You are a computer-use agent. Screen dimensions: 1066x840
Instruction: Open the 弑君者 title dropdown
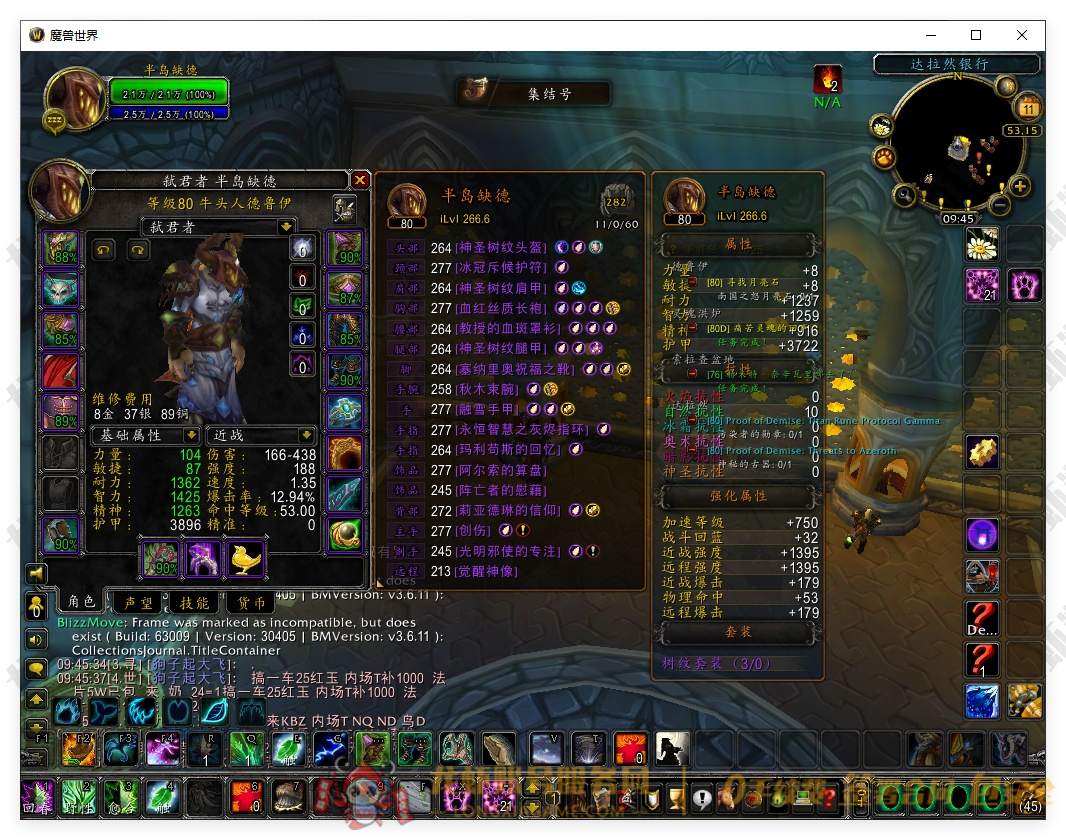286,227
